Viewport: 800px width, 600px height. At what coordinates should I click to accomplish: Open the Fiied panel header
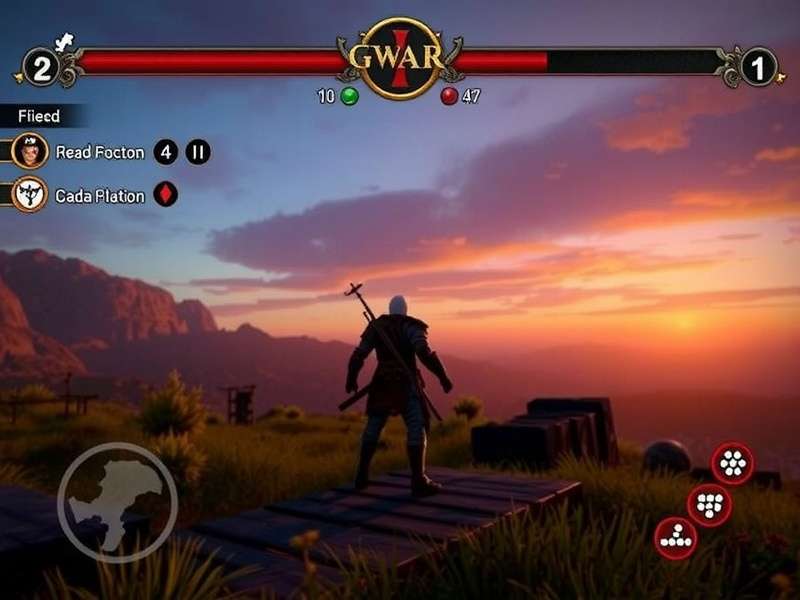coord(40,116)
